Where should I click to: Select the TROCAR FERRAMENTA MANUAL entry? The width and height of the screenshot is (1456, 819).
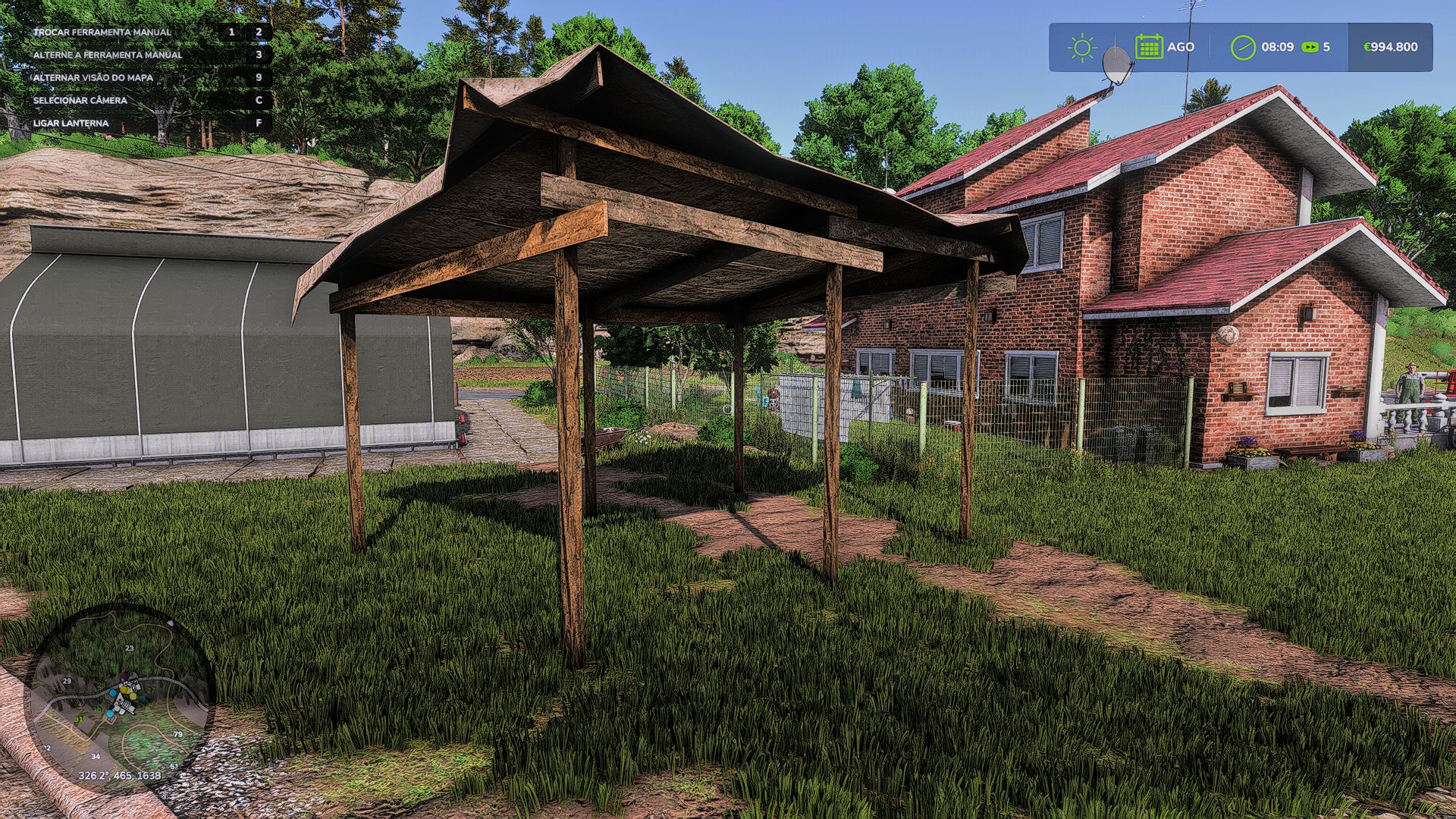pos(102,33)
